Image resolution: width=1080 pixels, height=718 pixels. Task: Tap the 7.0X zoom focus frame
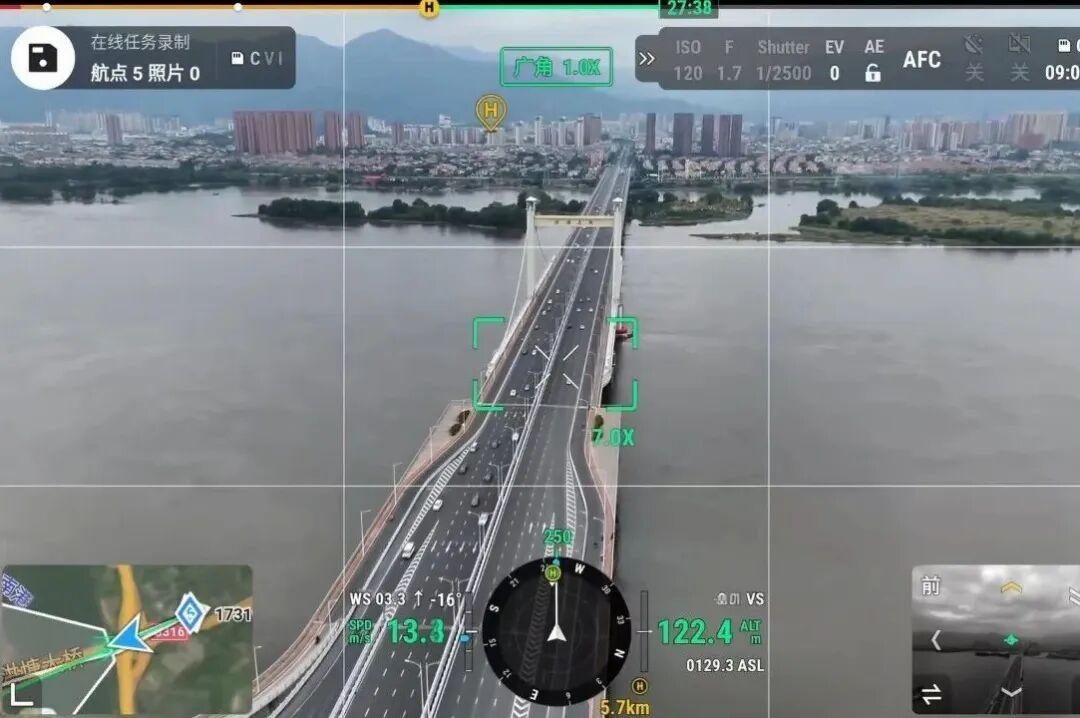tap(555, 364)
